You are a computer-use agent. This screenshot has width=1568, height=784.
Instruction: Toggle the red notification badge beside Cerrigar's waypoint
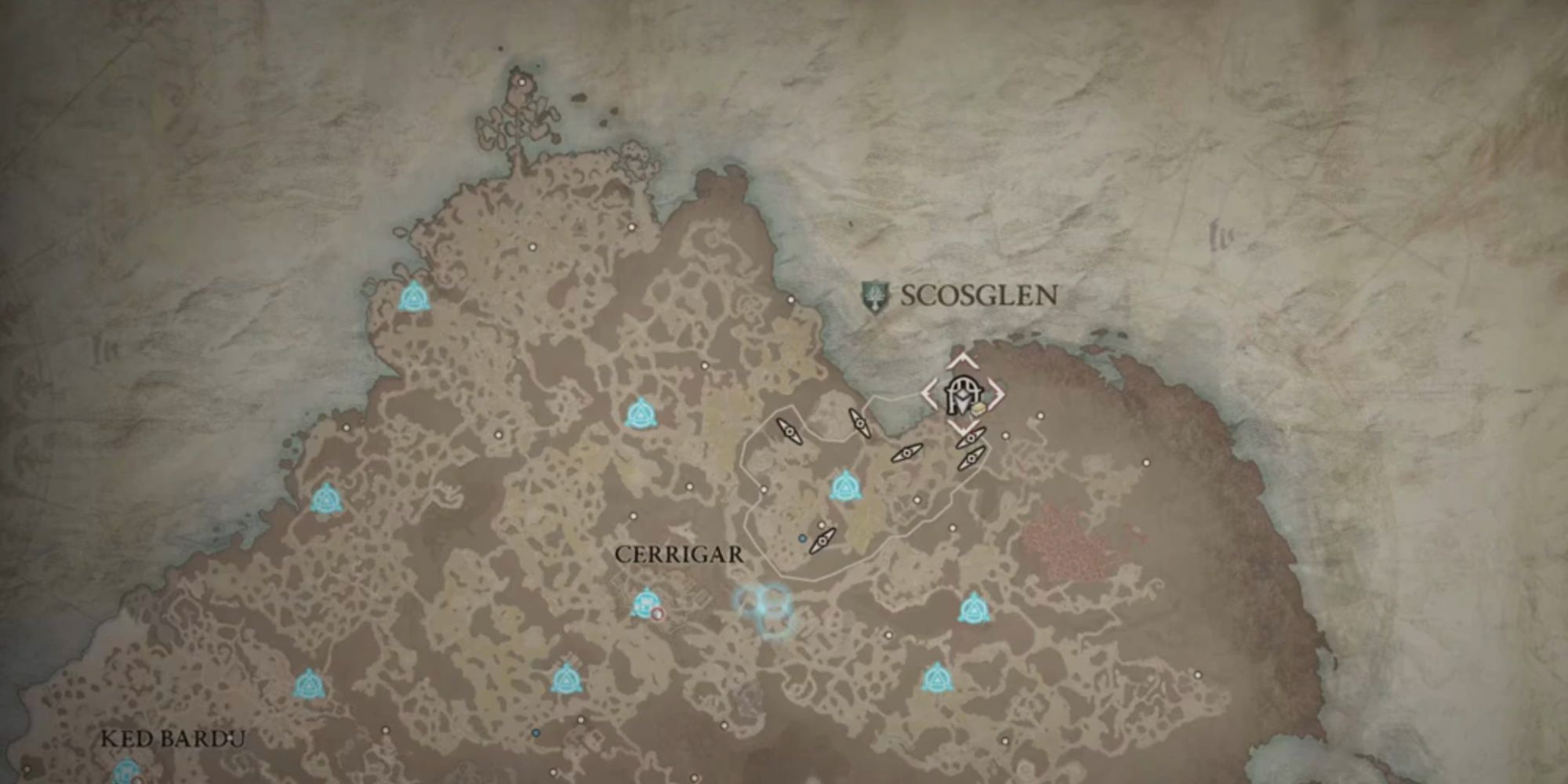click(658, 615)
